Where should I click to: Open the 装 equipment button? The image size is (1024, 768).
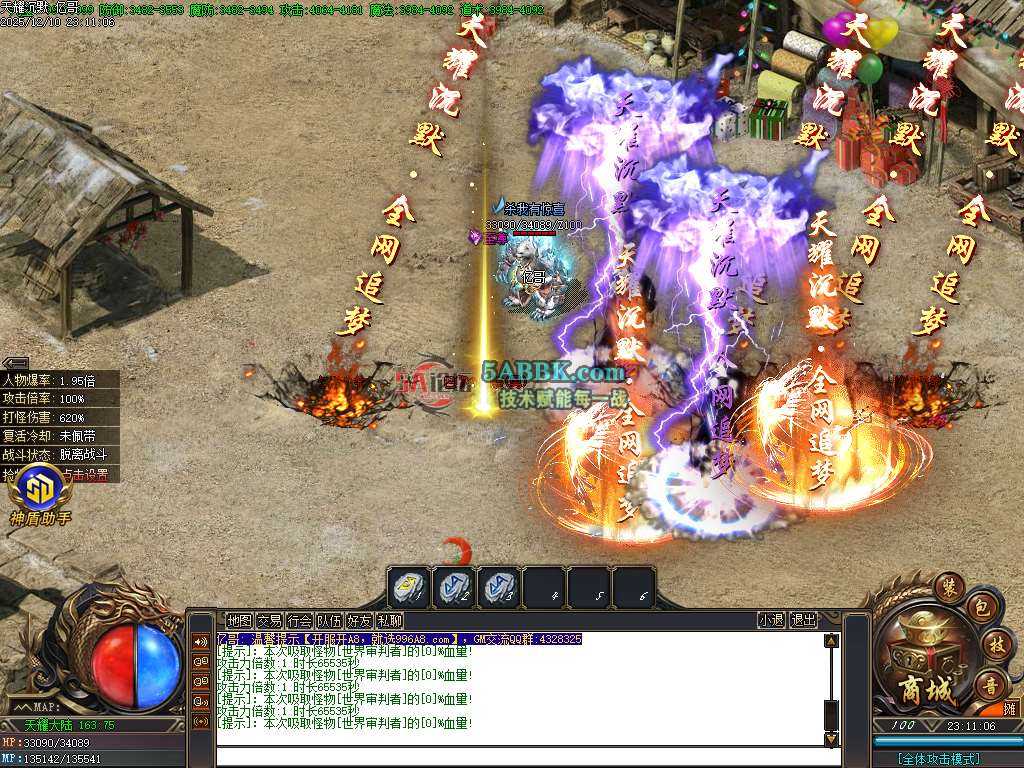[949, 588]
